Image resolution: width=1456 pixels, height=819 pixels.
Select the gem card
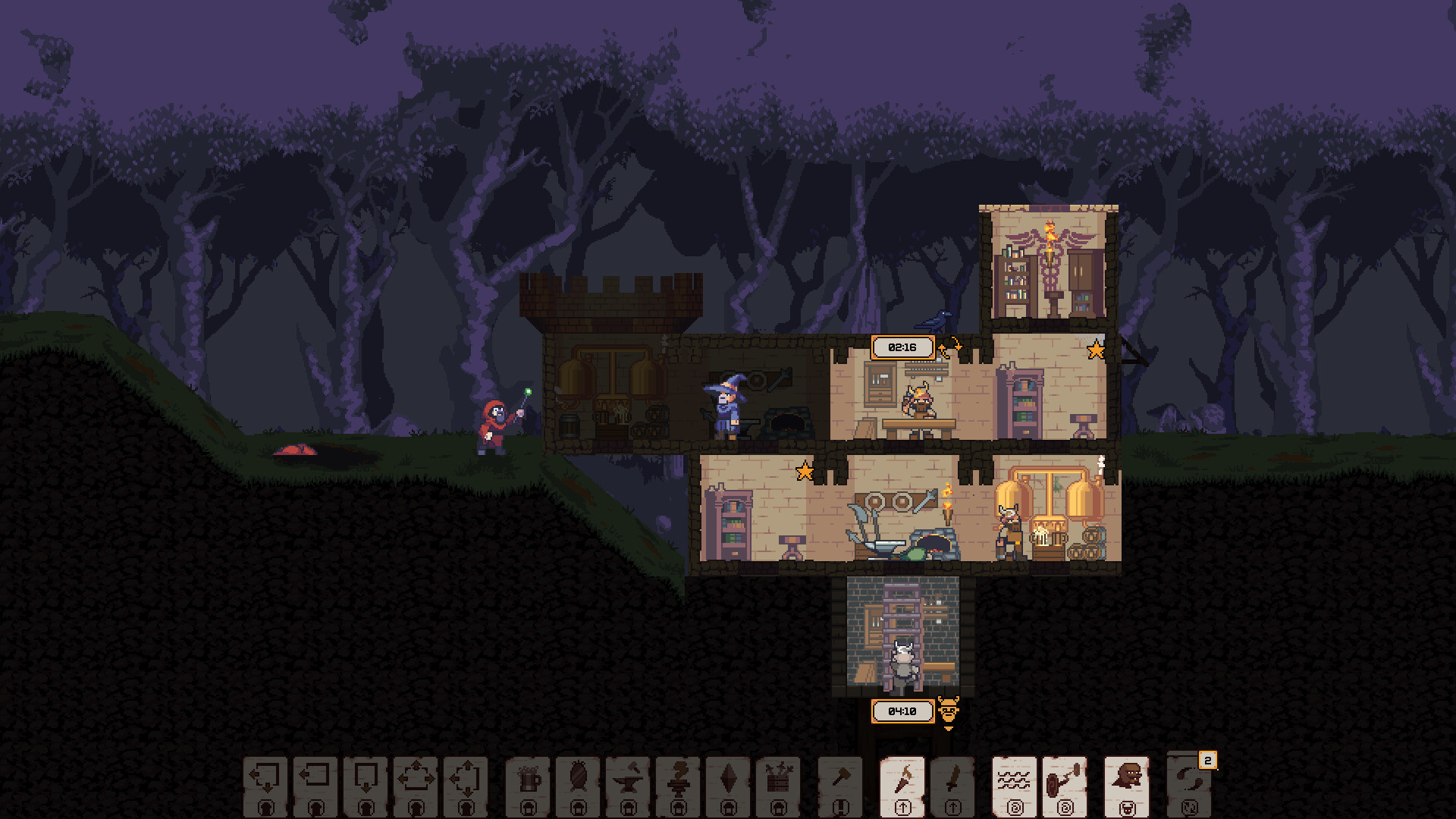pos(728,781)
